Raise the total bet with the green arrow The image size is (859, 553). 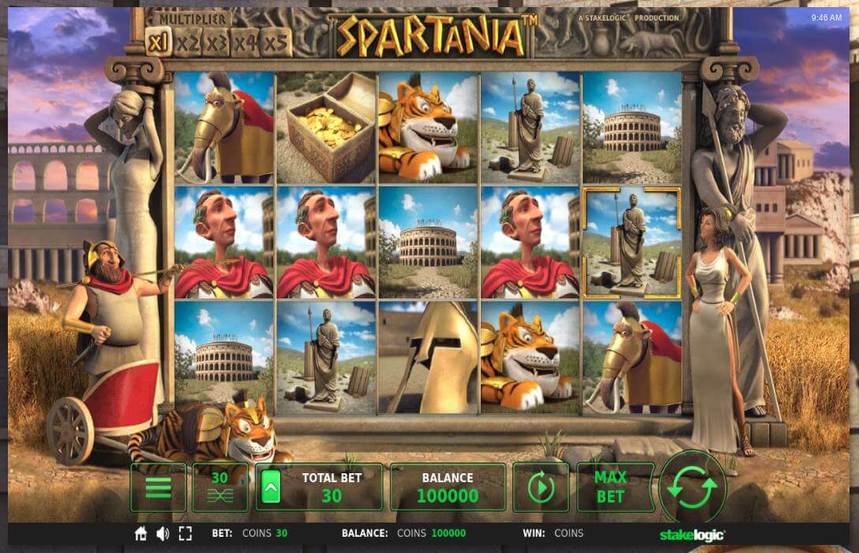[270, 488]
